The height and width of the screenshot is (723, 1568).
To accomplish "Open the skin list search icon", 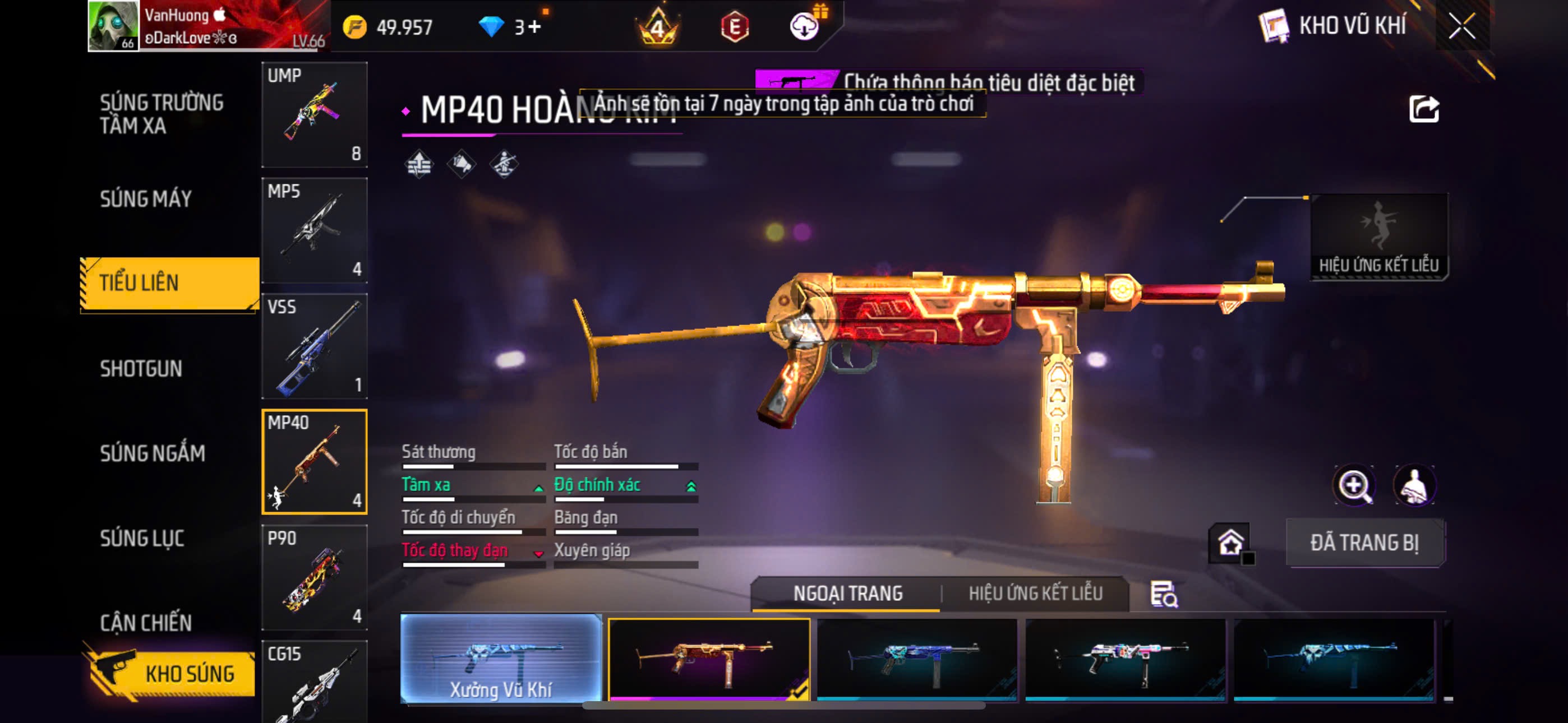I will pos(1163,594).
